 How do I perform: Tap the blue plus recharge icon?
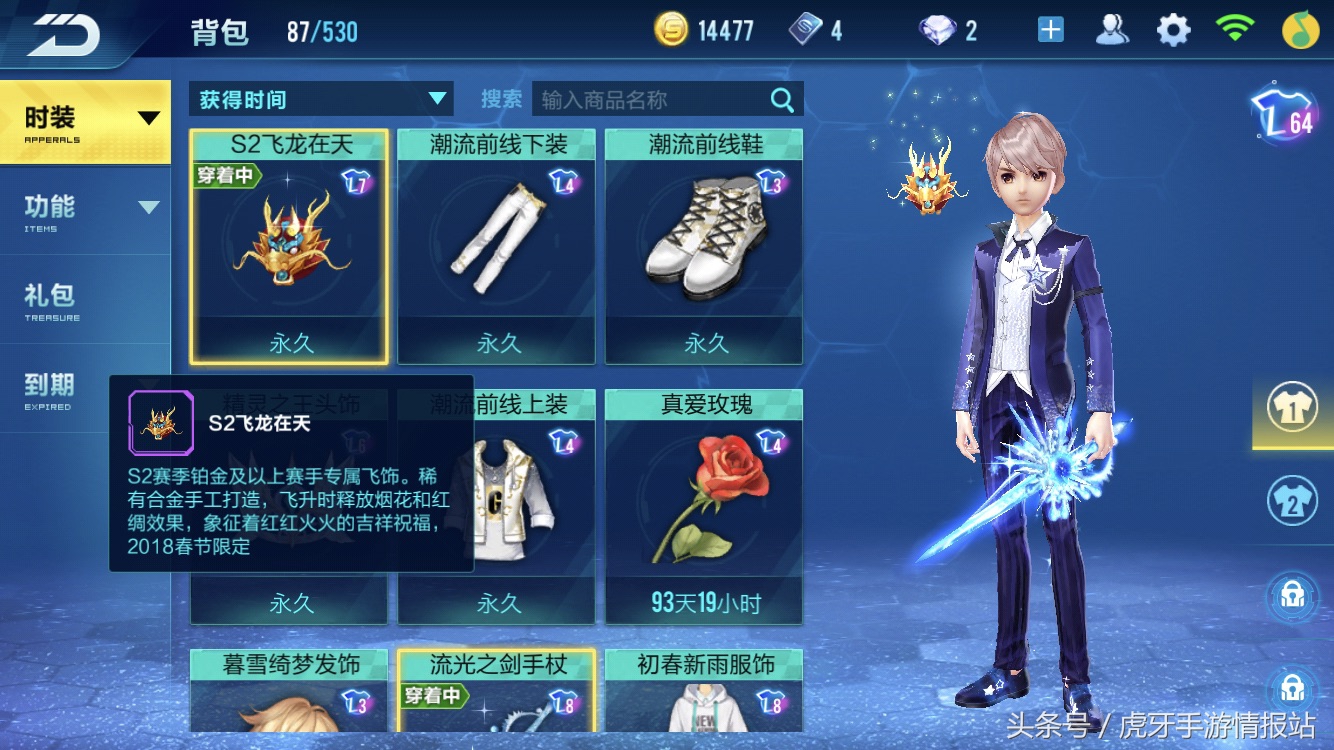1049,28
